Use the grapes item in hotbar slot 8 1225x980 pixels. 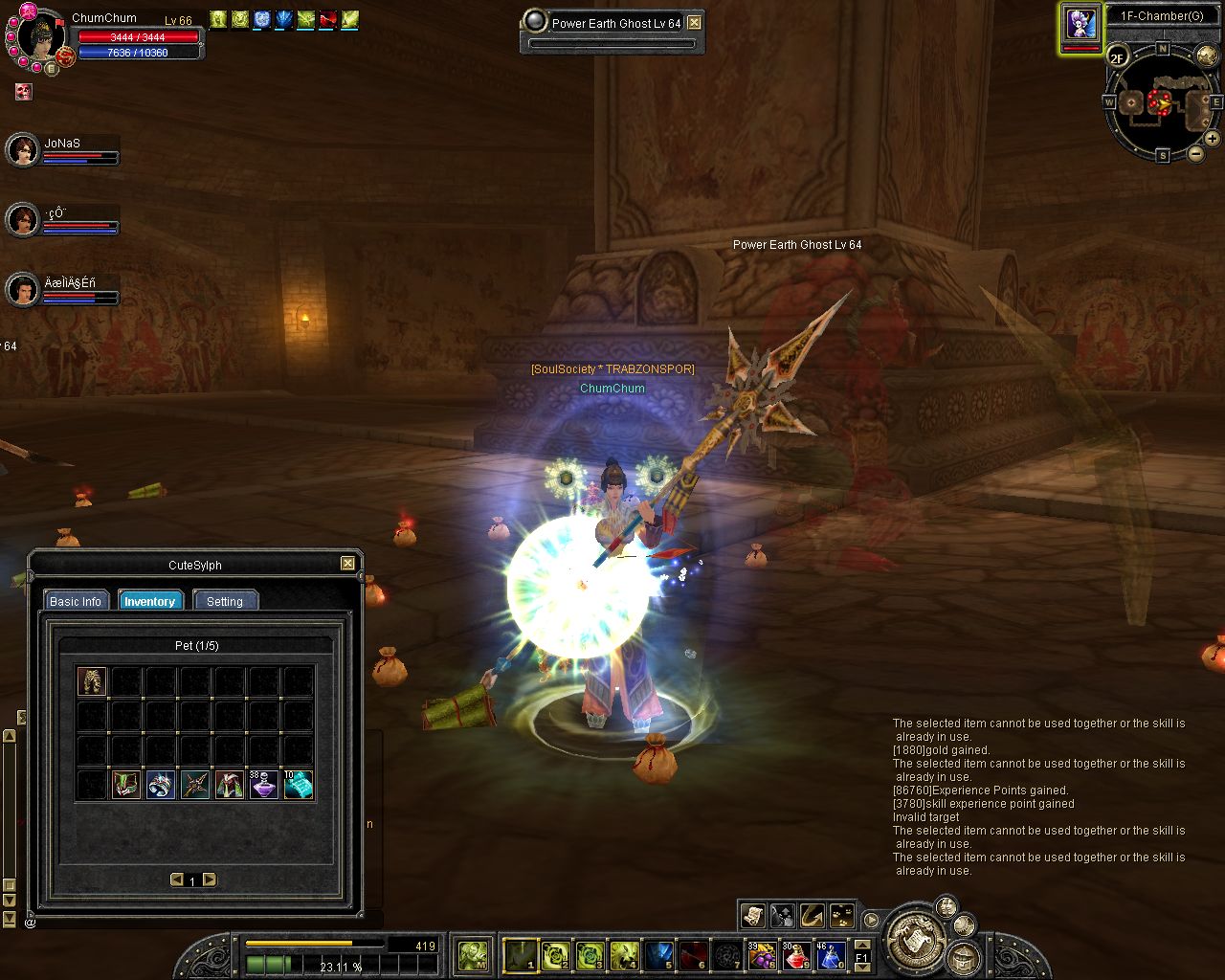point(763,955)
